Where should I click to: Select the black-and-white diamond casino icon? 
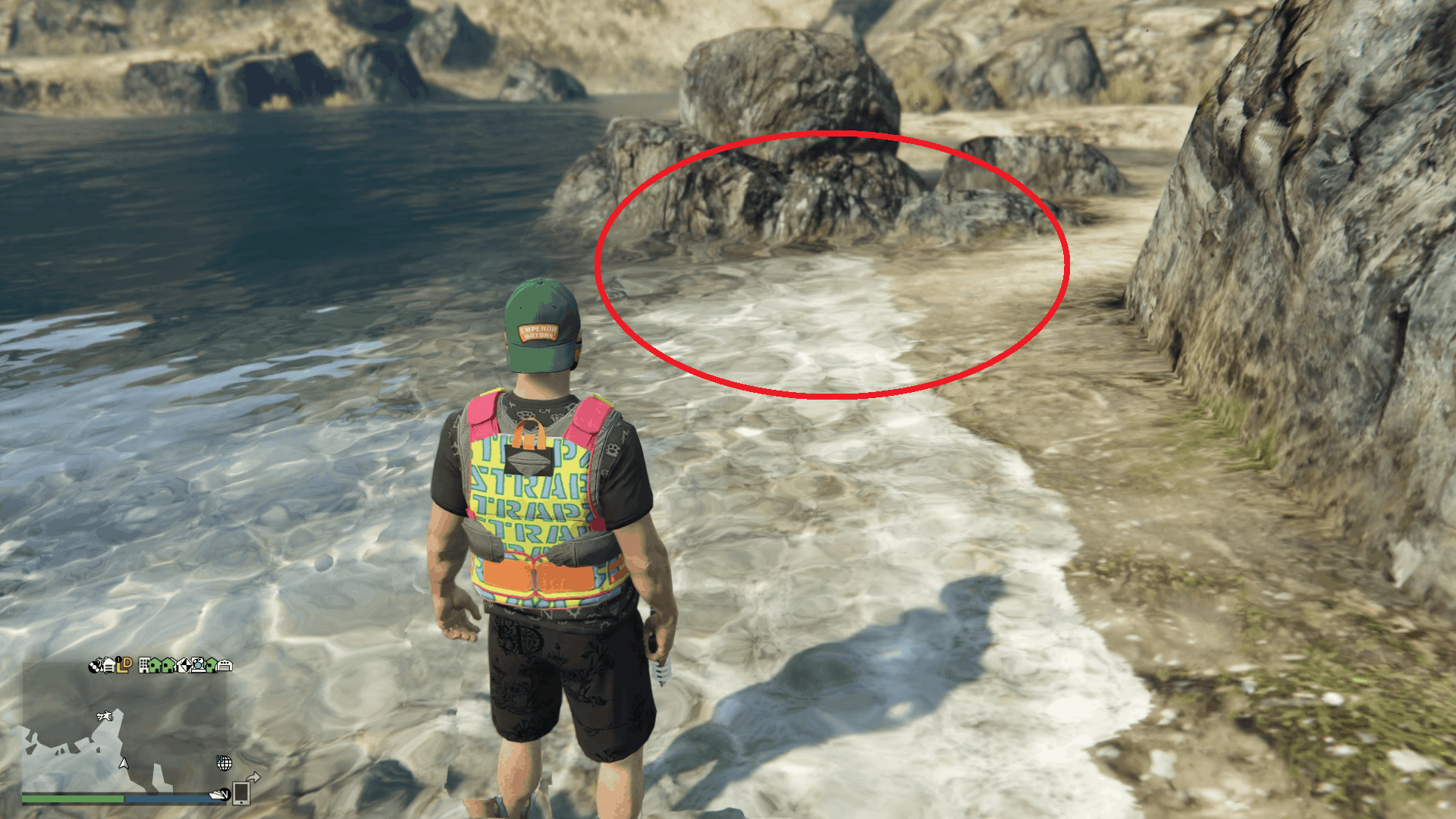184,665
